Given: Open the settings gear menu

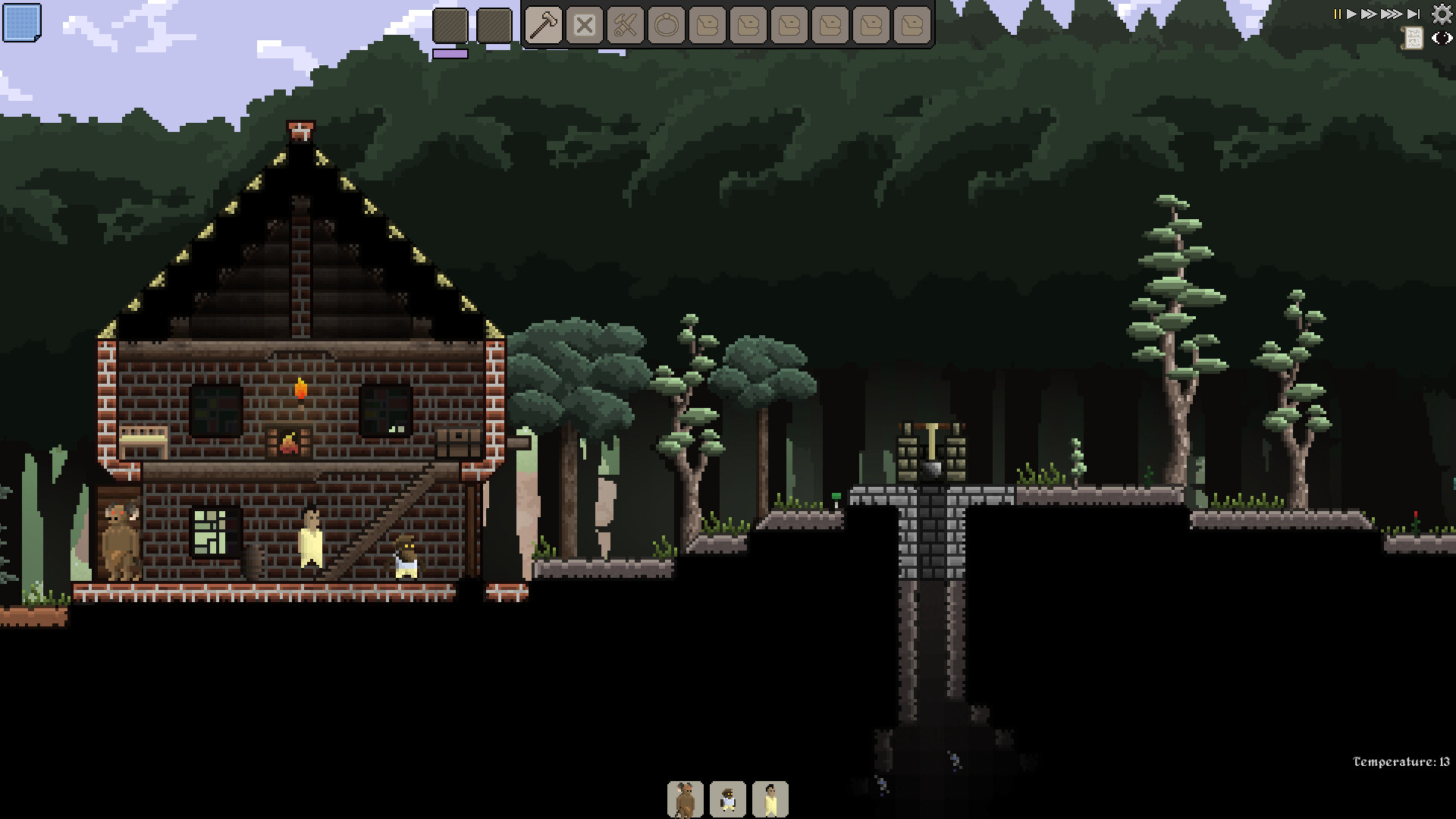Looking at the screenshot, I should click(x=1441, y=14).
